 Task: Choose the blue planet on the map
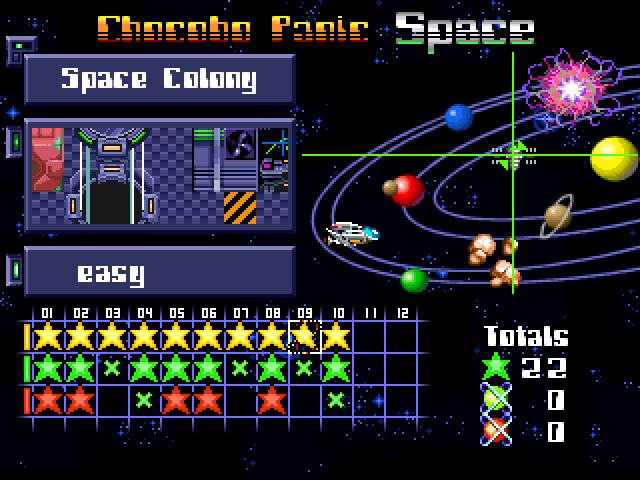(x=459, y=117)
